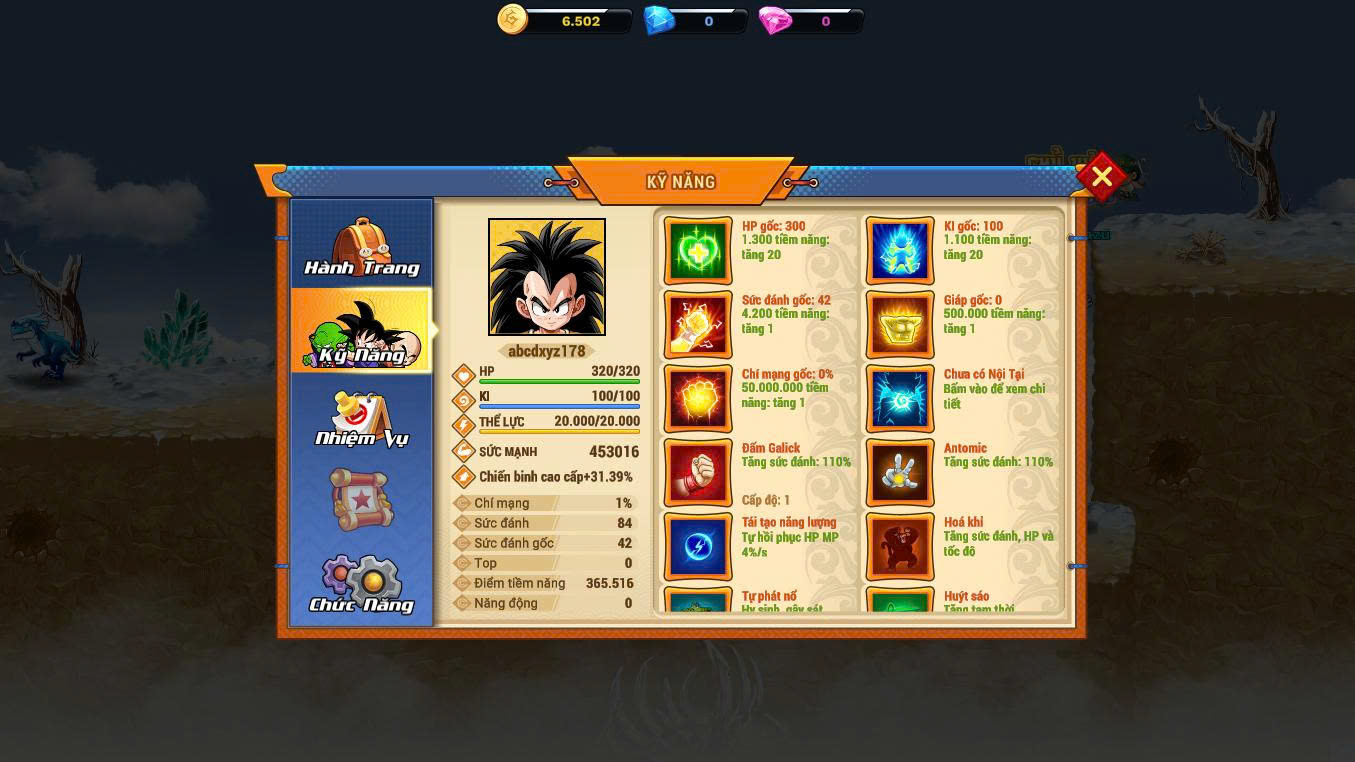Select the Đấm Galick skill
Image resolution: width=1355 pixels, height=762 pixels.
[x=698, y=472]
